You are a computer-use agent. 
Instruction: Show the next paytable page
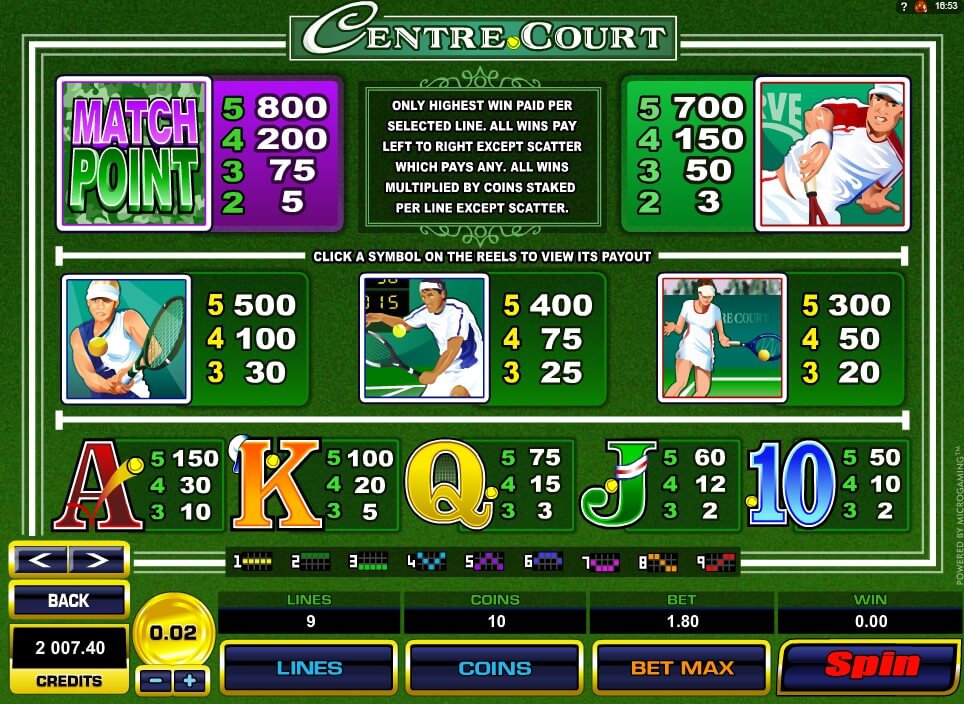point(96,559)
